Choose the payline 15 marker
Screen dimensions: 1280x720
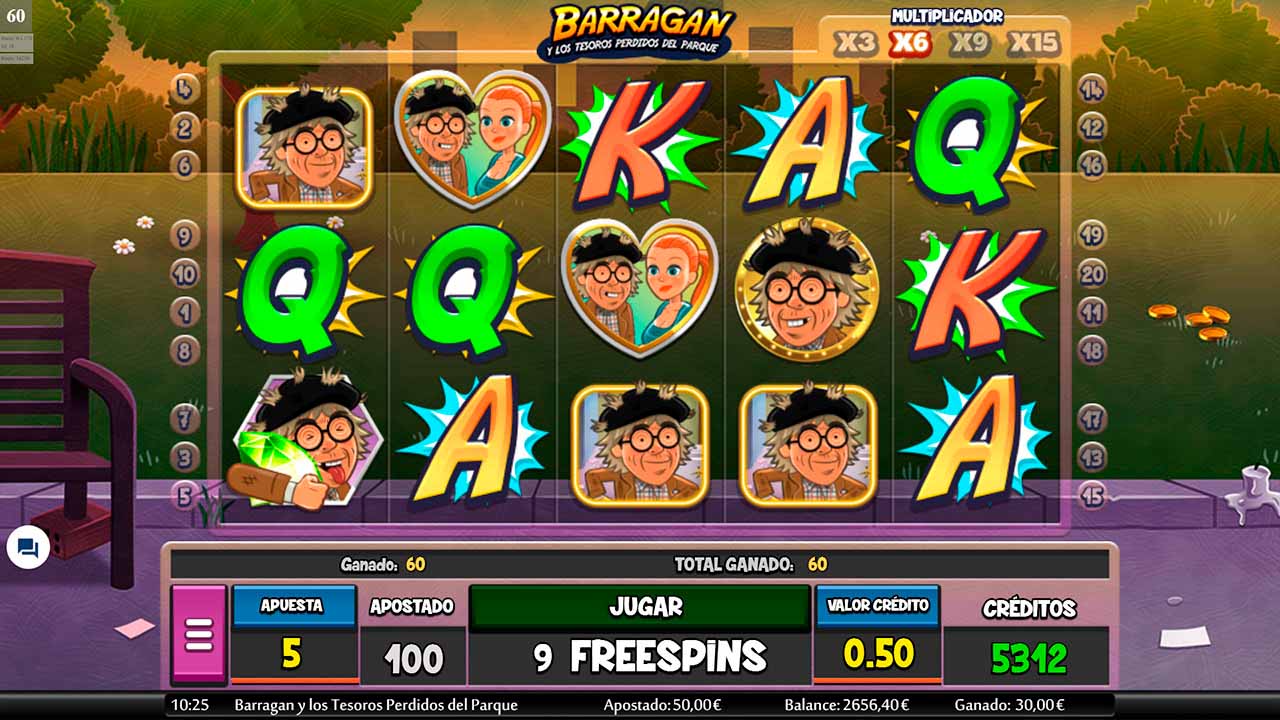click(x=1092, y=495)
